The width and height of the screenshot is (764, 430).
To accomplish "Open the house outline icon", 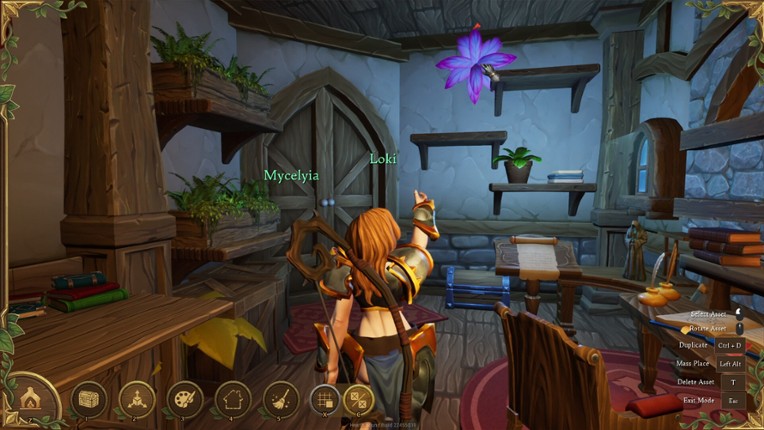I will 233,400.
